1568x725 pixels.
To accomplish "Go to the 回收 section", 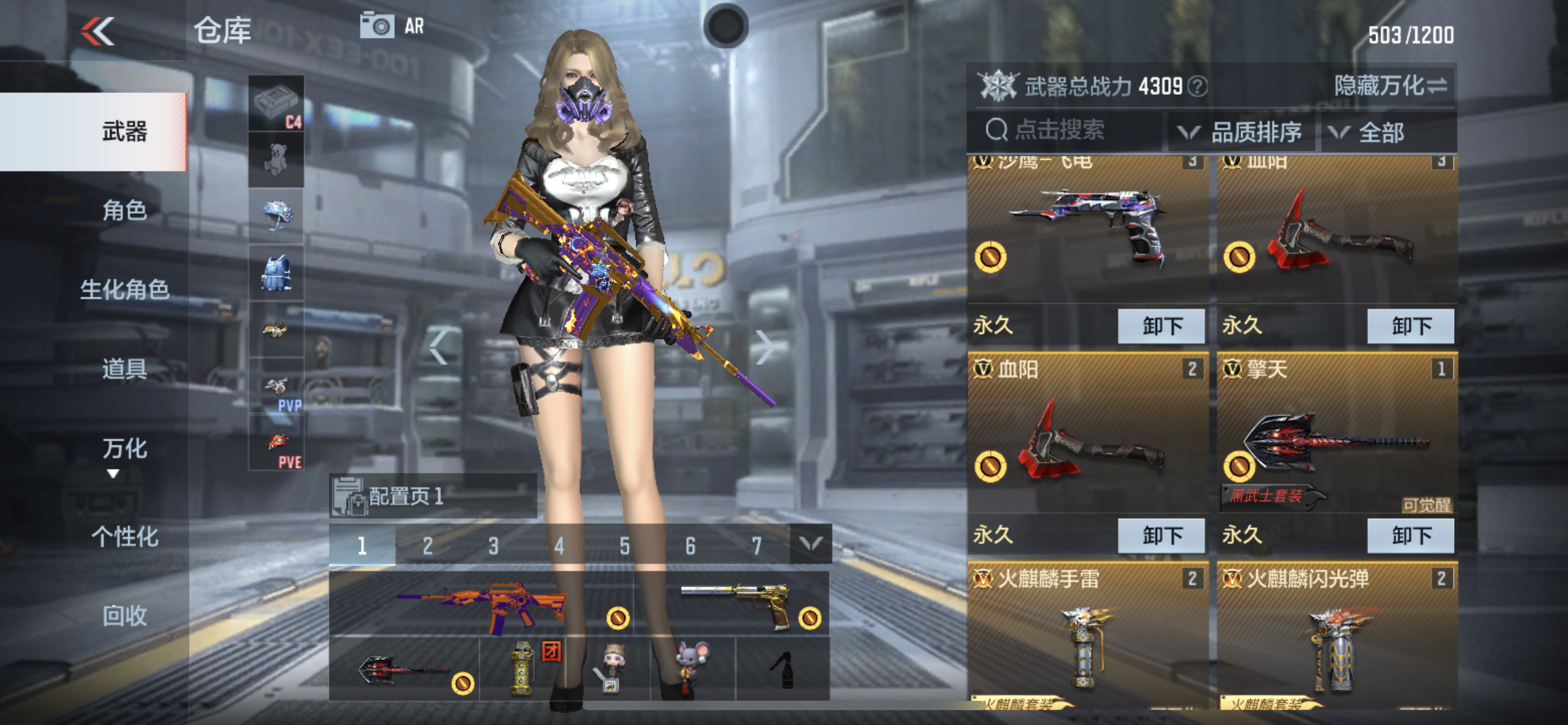I will point(124,615).
